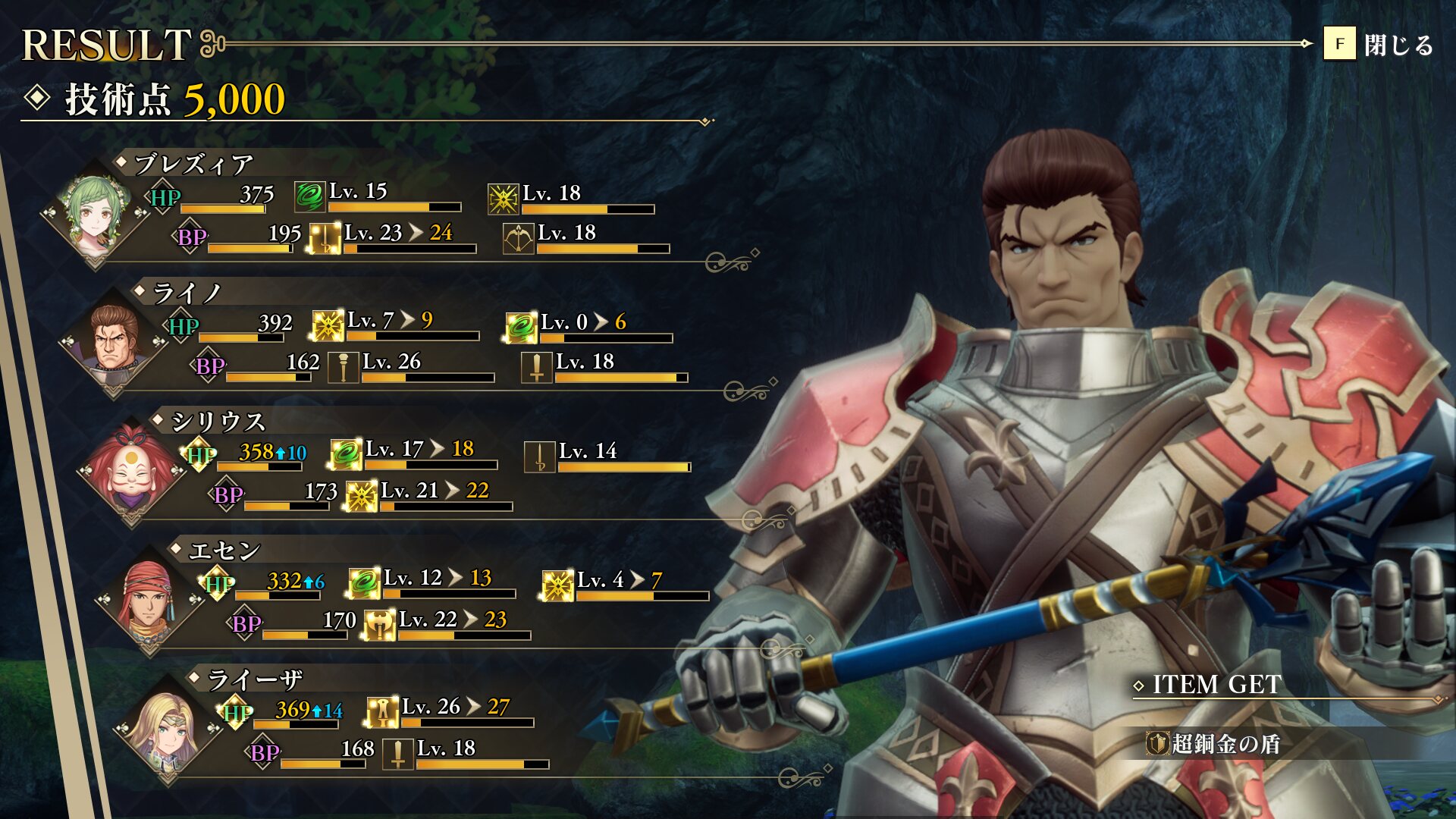Close the result screen via 閉じる
This screenshot has width=1456, height=819.
[x=1379, y=45]
